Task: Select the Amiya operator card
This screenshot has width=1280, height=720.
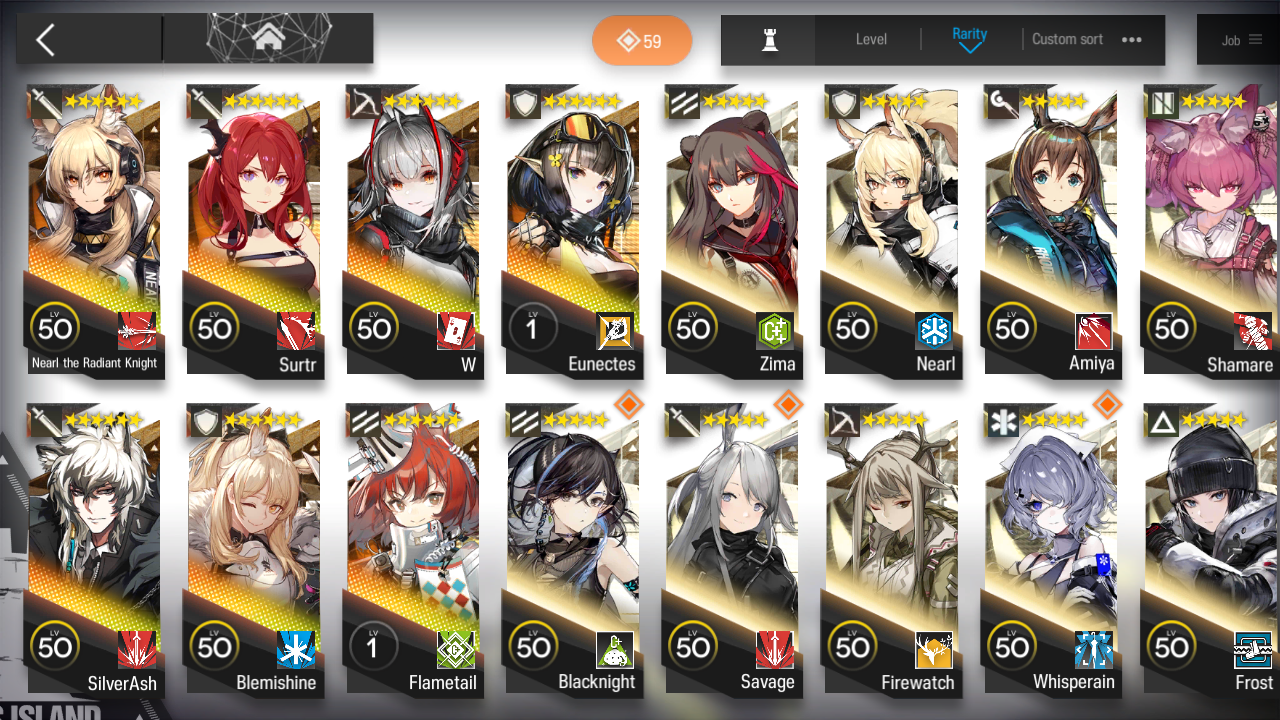Action: pos(1050,230)
